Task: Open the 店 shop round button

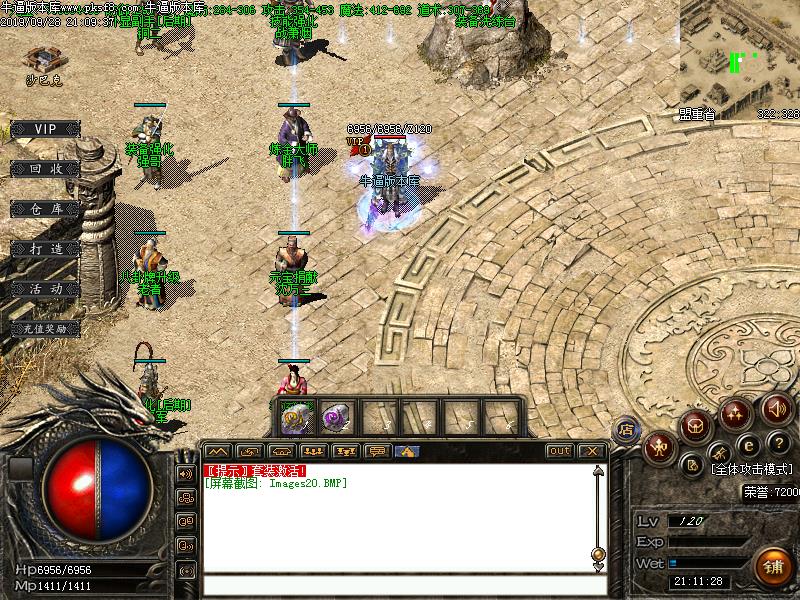Action: click(627, 429)
